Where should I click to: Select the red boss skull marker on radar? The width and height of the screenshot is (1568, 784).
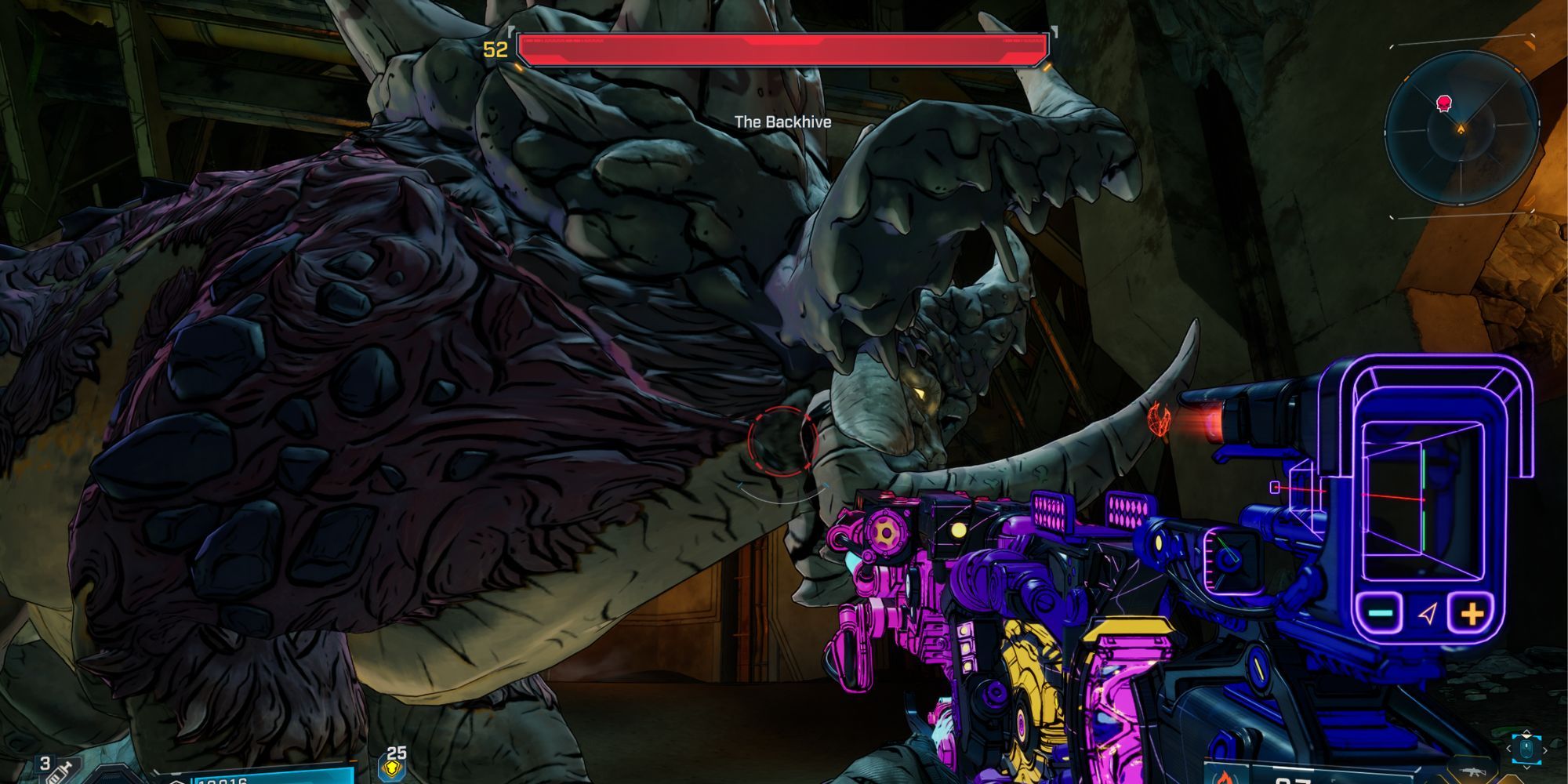point(1443,103)
